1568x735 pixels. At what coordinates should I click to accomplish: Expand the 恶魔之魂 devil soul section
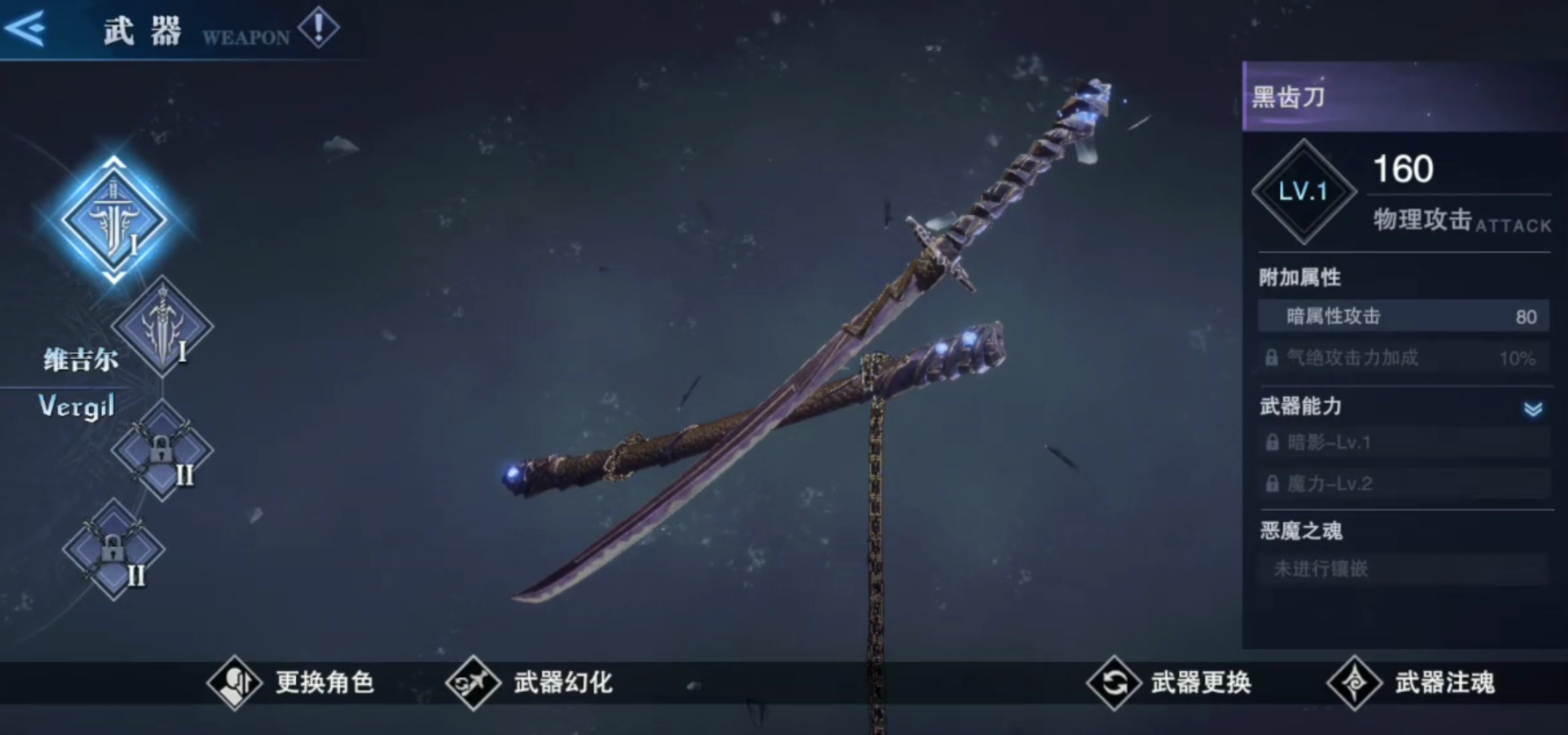(x=1299, y=530)
